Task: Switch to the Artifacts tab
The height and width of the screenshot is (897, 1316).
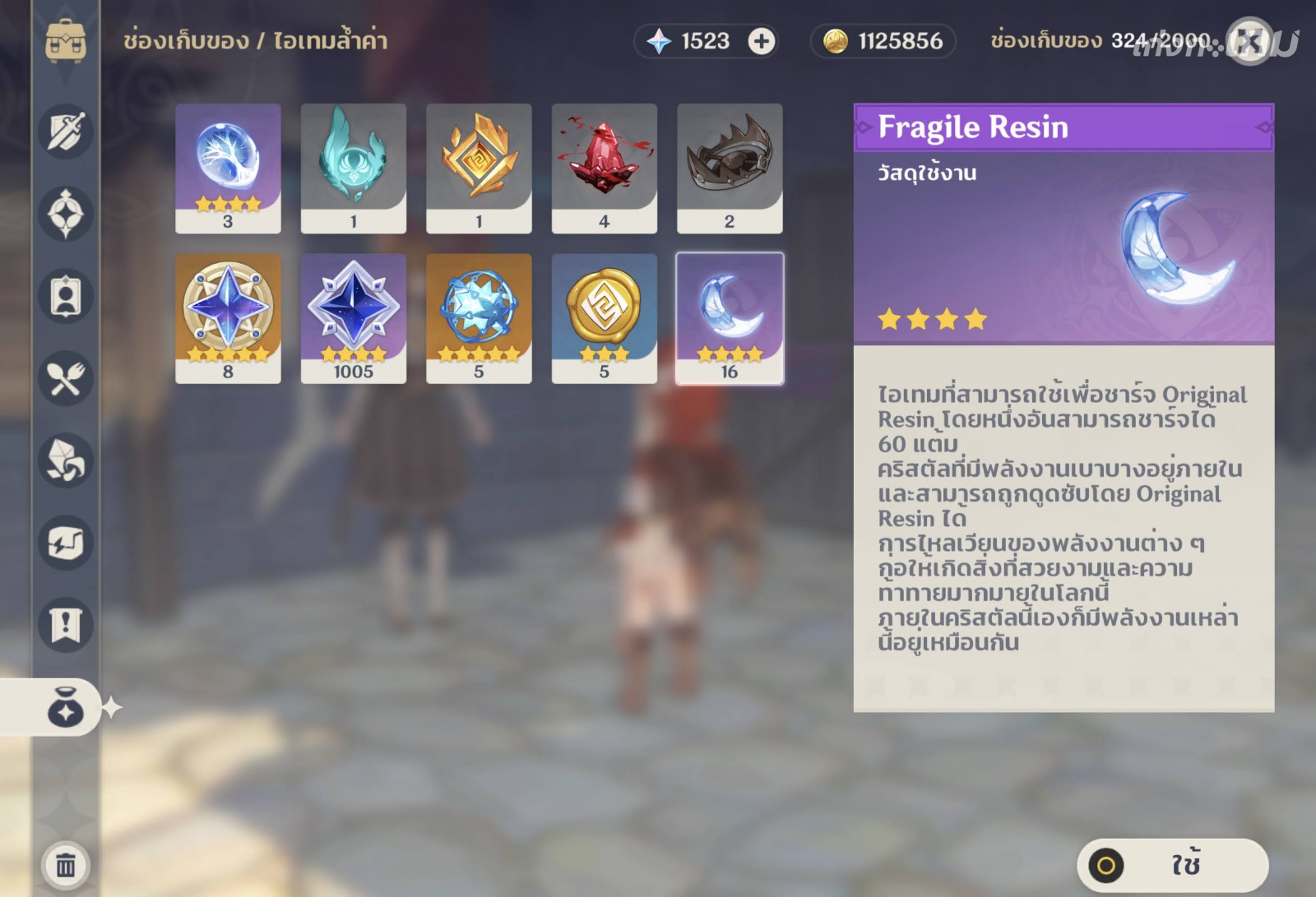Action: click(x=66, y=214)
